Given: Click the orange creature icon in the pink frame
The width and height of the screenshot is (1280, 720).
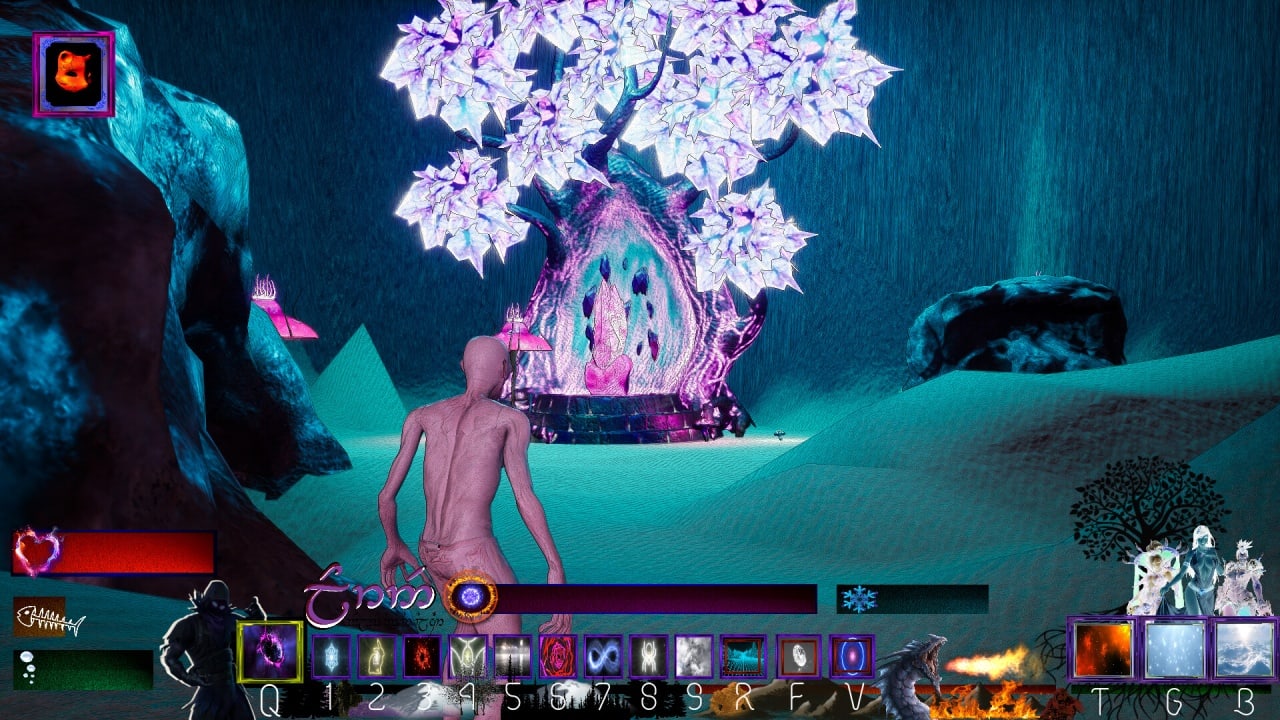Looking at the screenshot, I should tap(73, 74).
